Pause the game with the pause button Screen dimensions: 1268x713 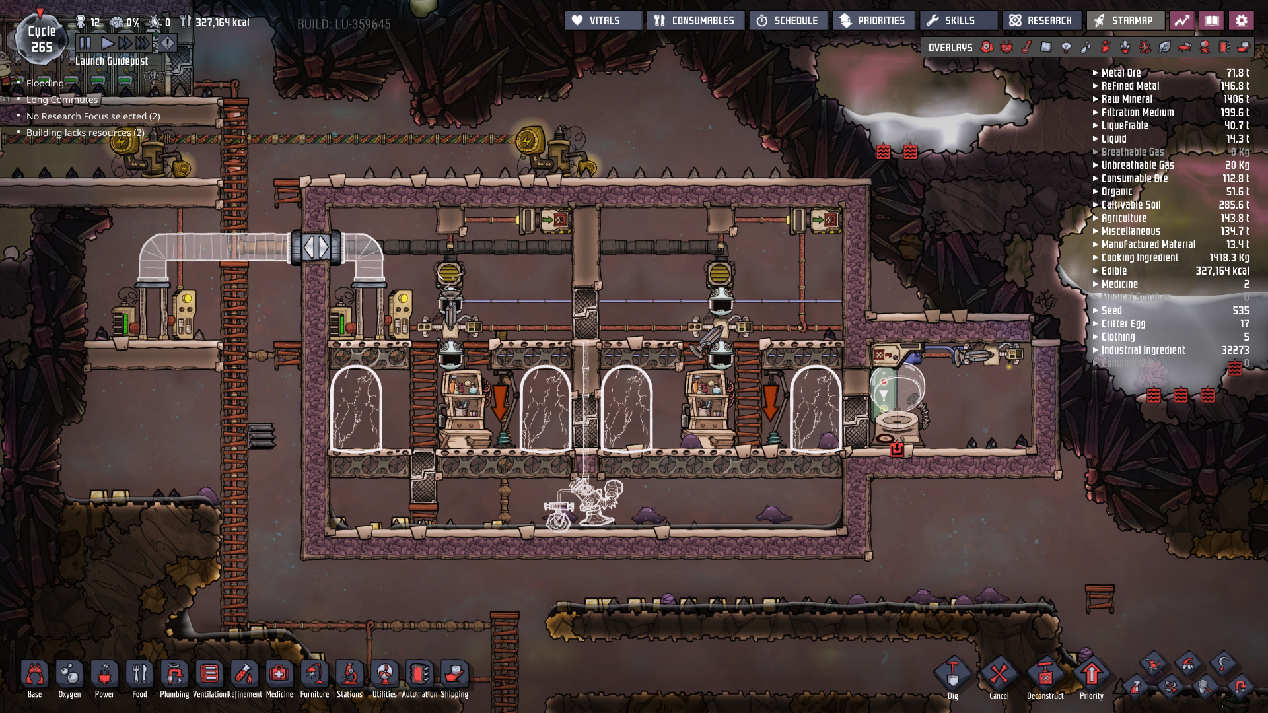84,43
